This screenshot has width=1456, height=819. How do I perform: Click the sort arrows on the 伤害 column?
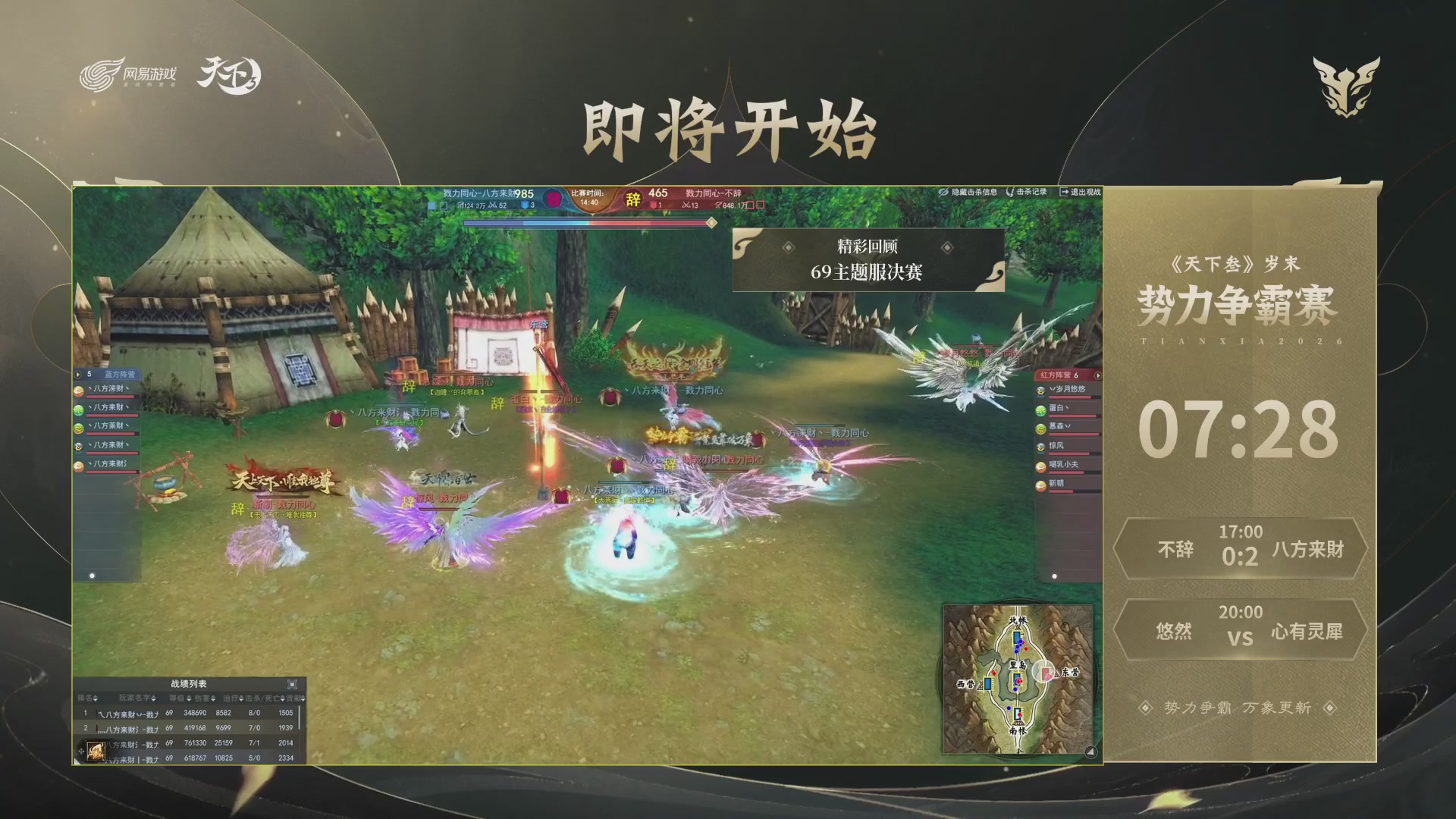(214, 699)
